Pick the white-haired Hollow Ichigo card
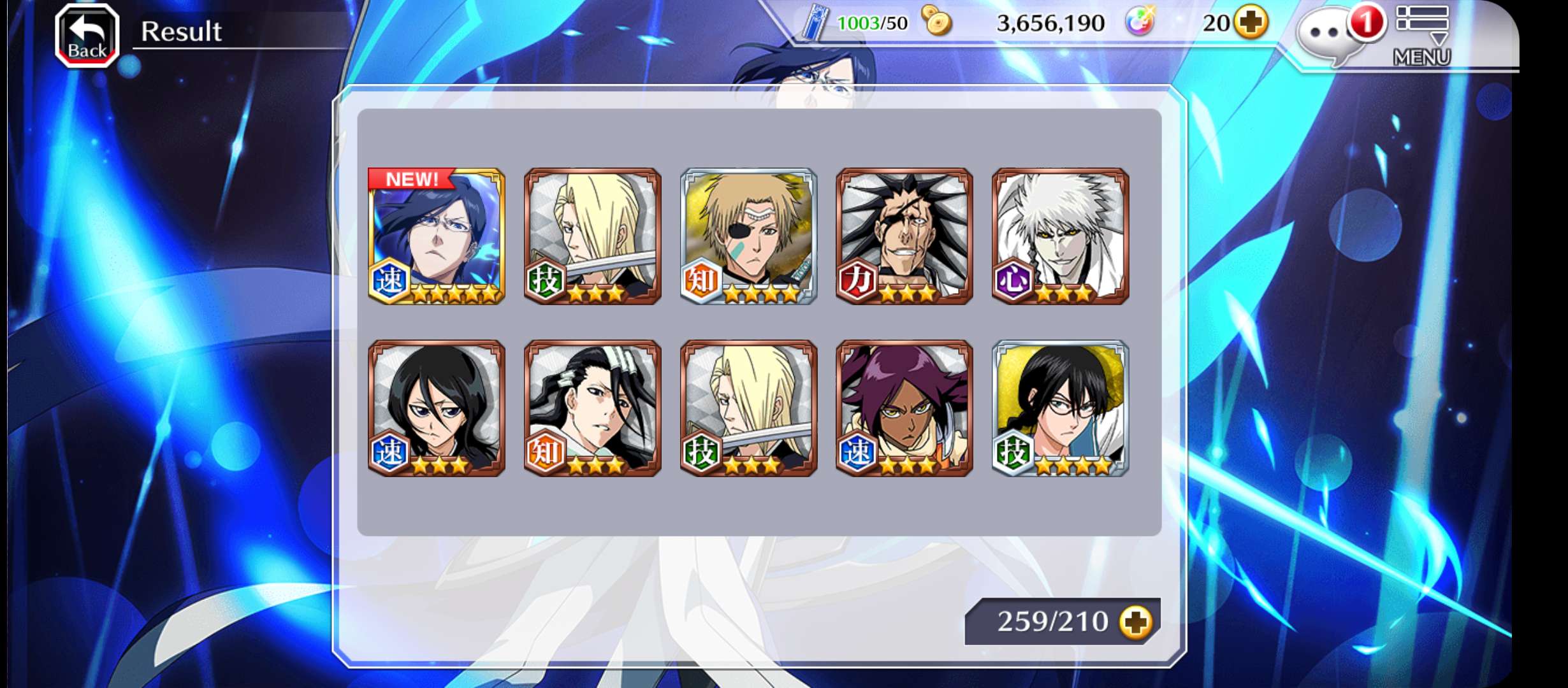Viewport: 1568px width, 688px height. tap(1060, 236)
